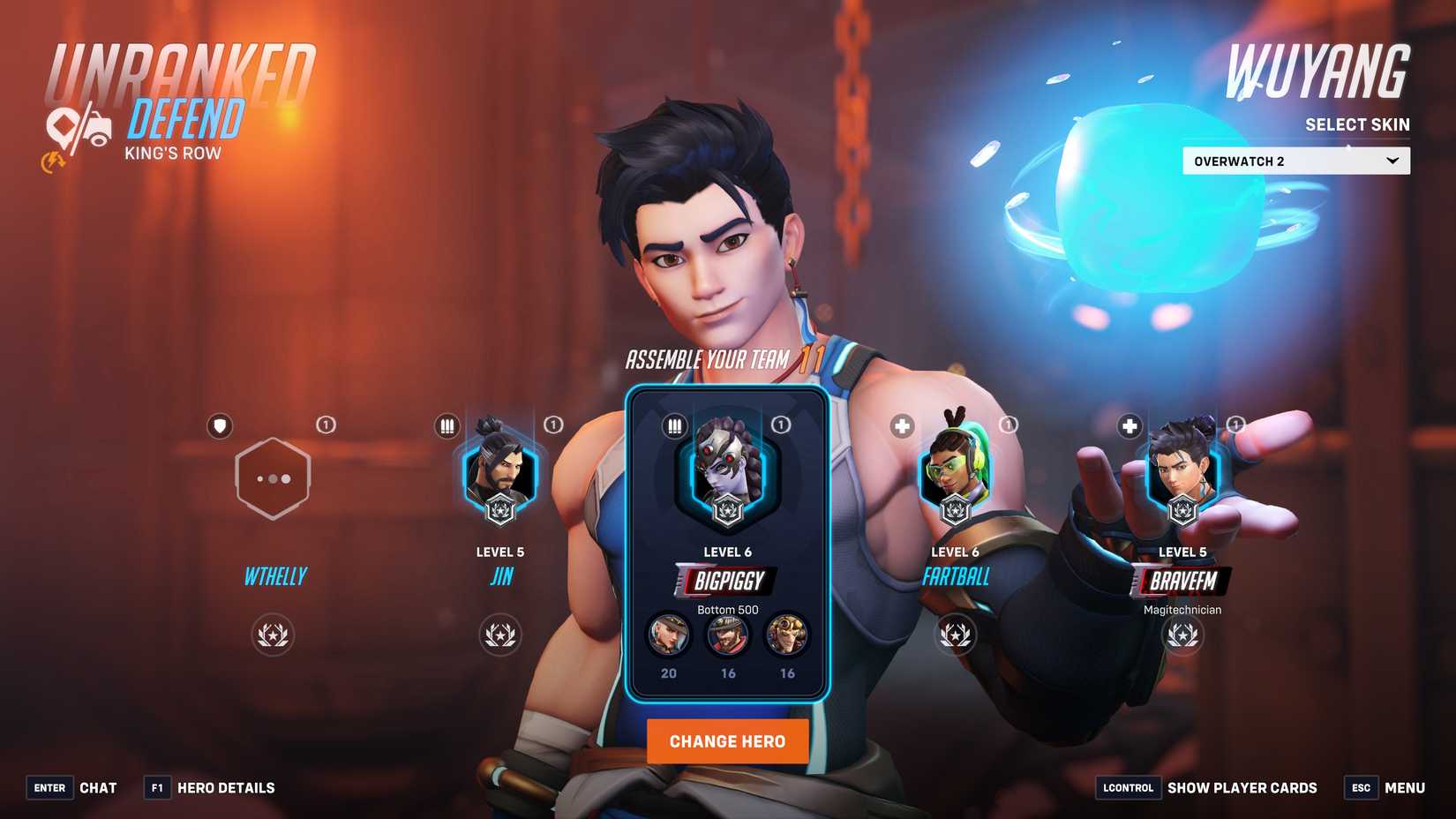The width and height of the screenshot is (1456, 819).
Task: Click the Change Hero button
Action: 727,740
